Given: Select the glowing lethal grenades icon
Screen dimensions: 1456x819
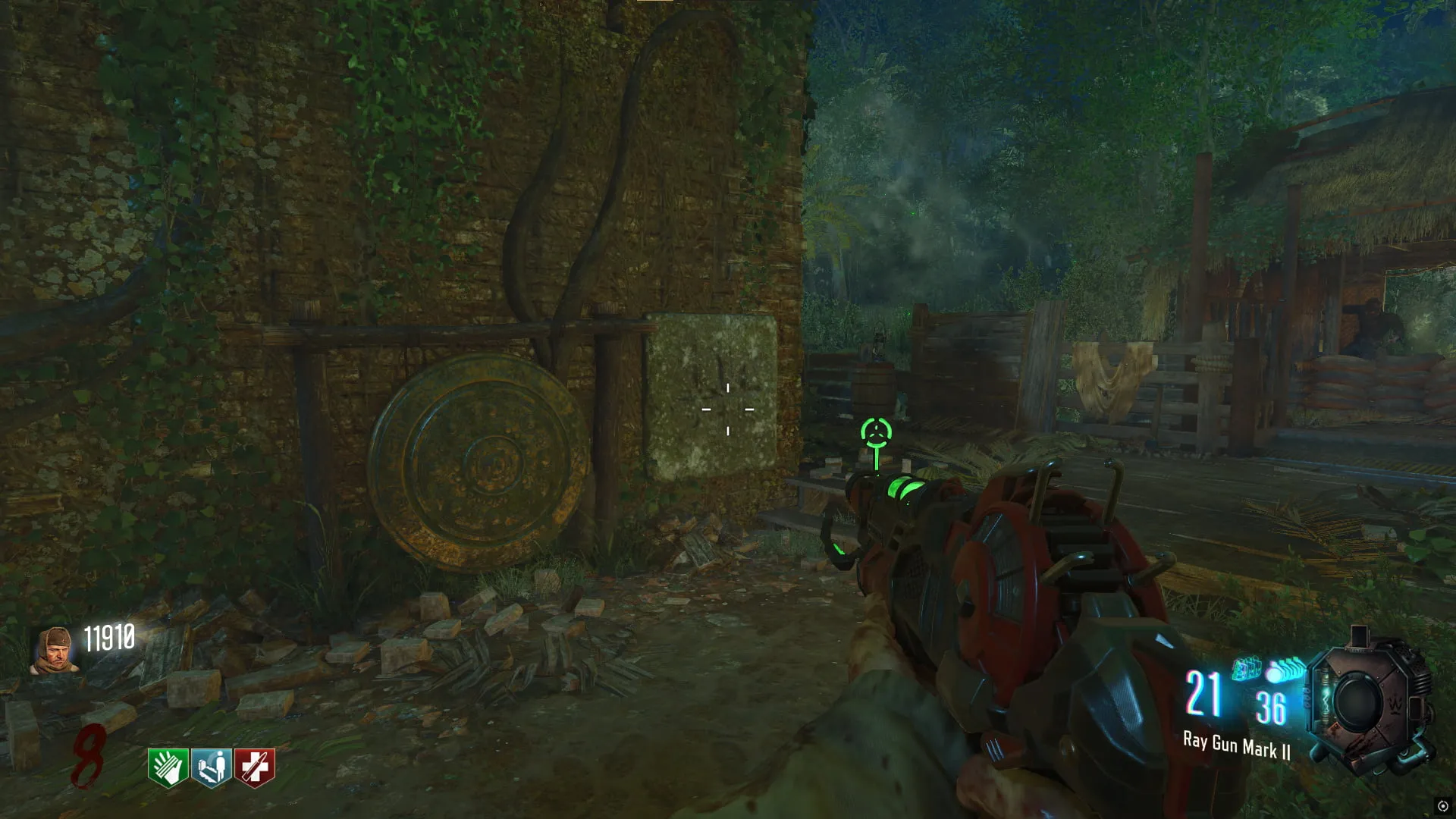Looking at the screenshot, I should (1283, 670).
